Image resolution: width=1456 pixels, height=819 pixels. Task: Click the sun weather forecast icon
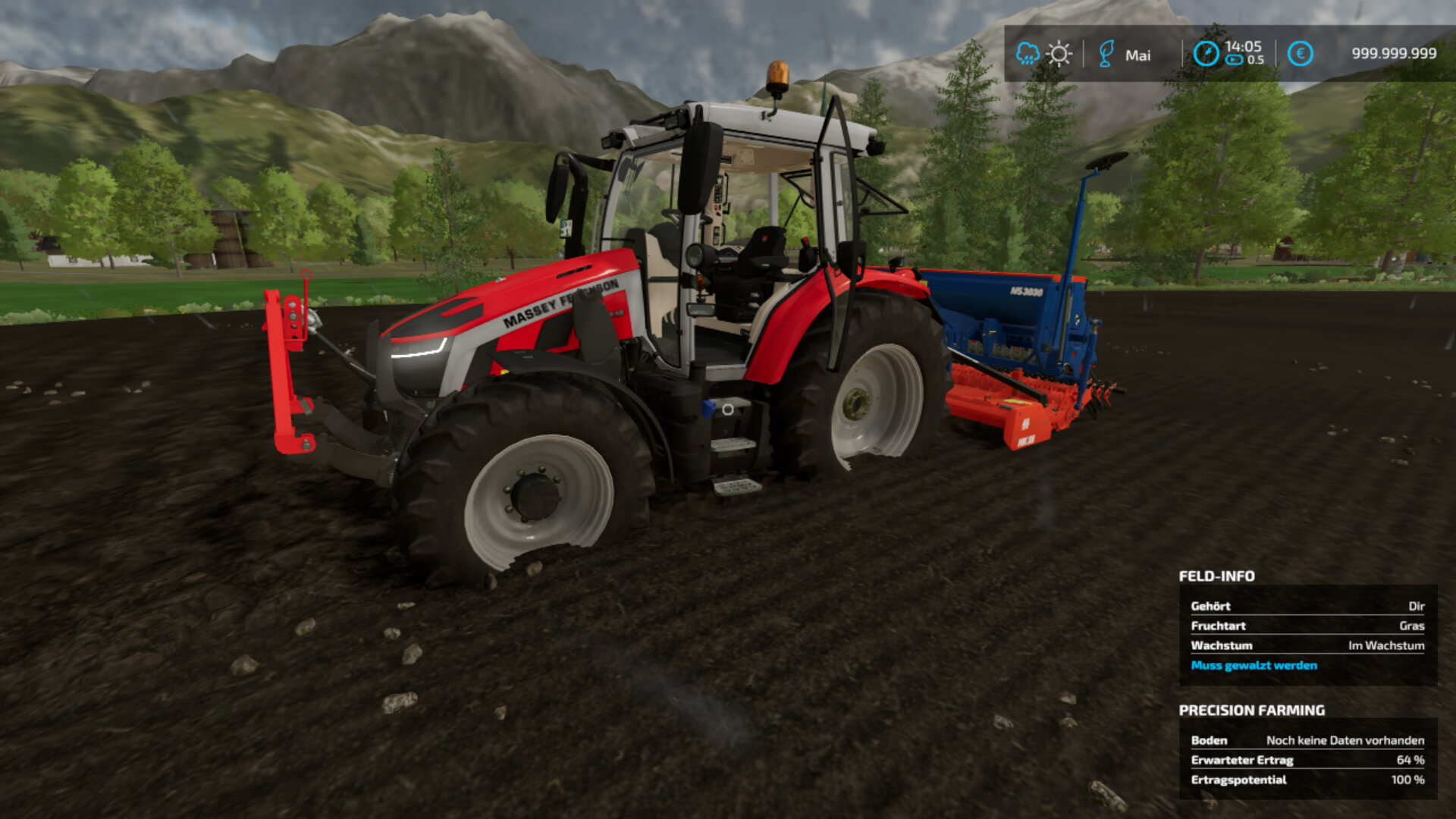pyautogui.click(x=1059, y=54)
